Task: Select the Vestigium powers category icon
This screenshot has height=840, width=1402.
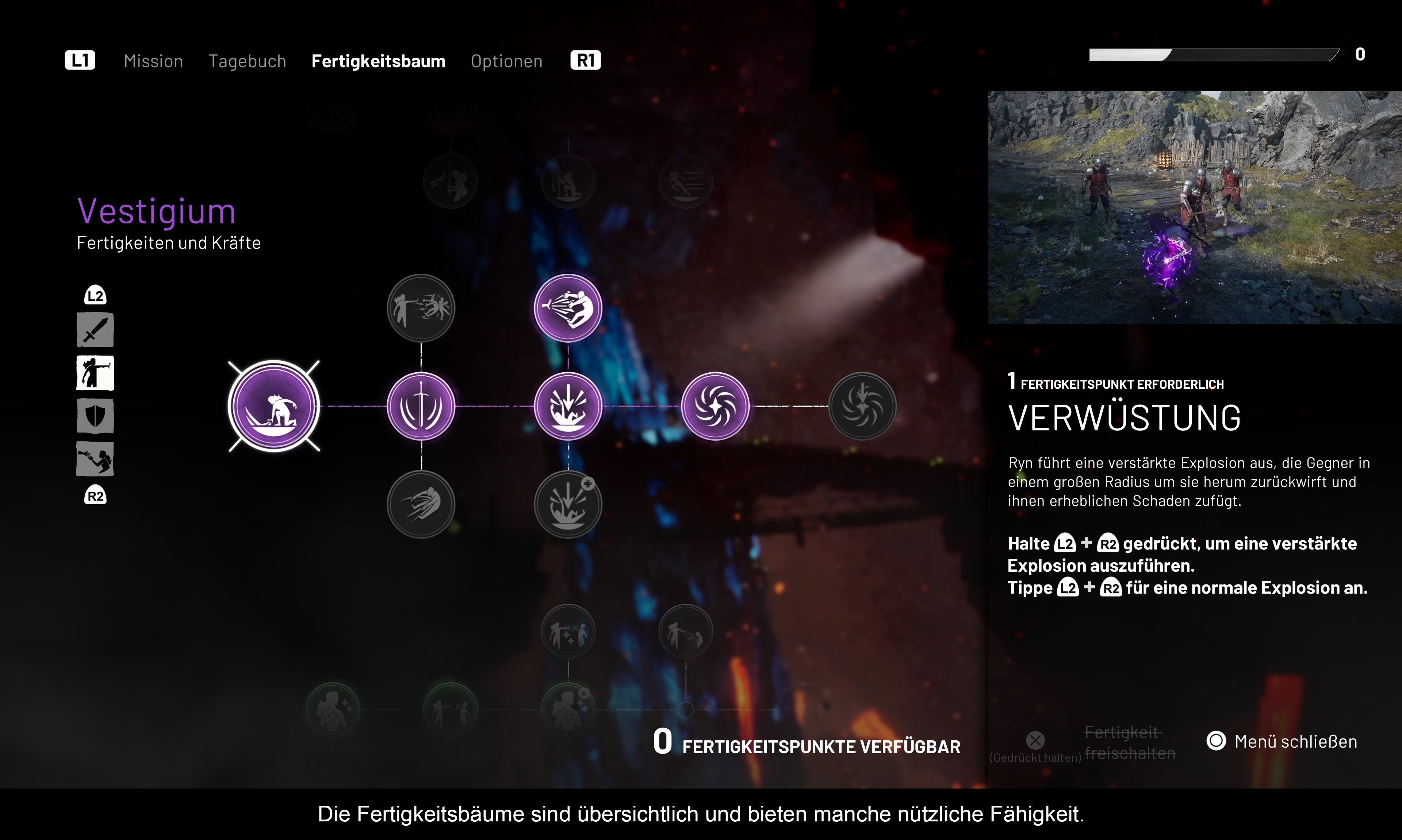Action: [x=95, y=373]
